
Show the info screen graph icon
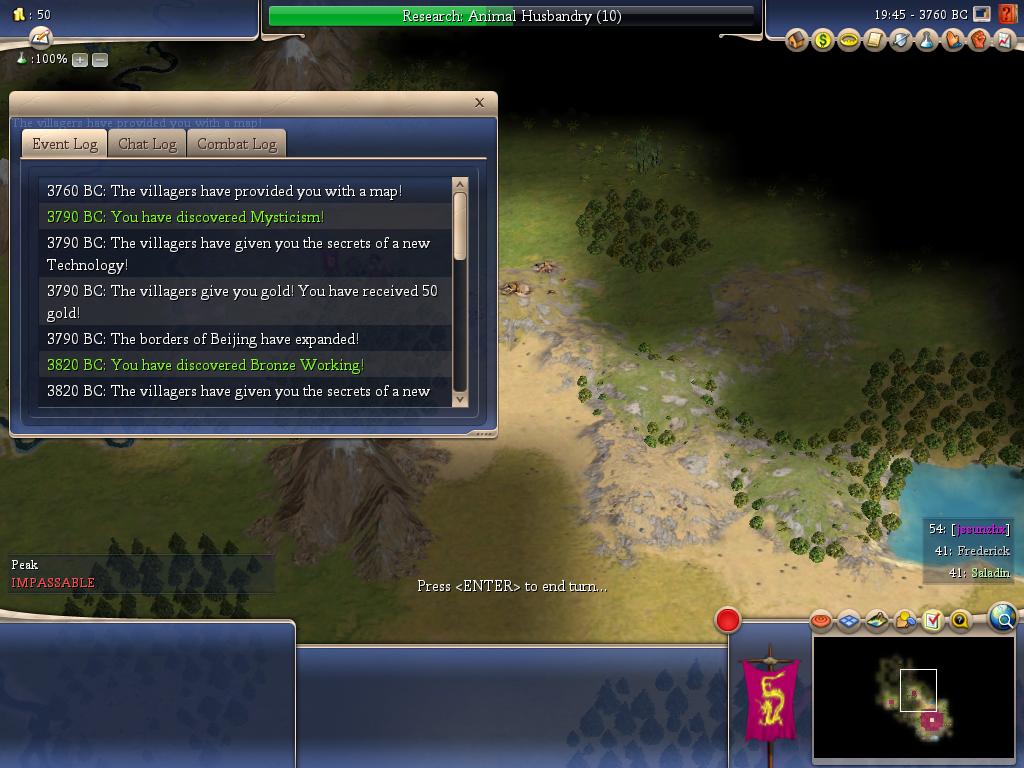pos(1003,40)
